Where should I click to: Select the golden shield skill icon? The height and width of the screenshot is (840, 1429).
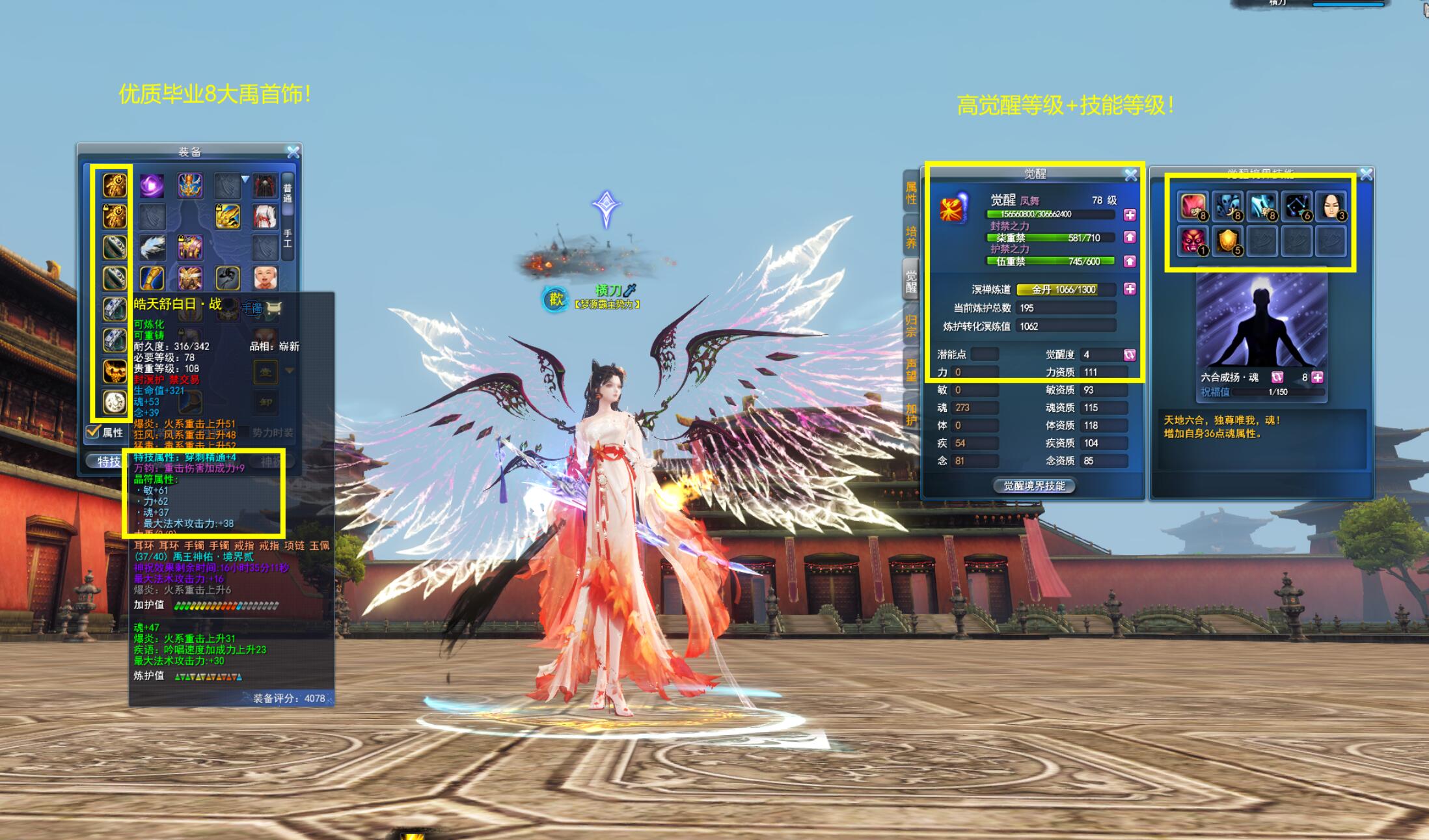(1227, 241)
